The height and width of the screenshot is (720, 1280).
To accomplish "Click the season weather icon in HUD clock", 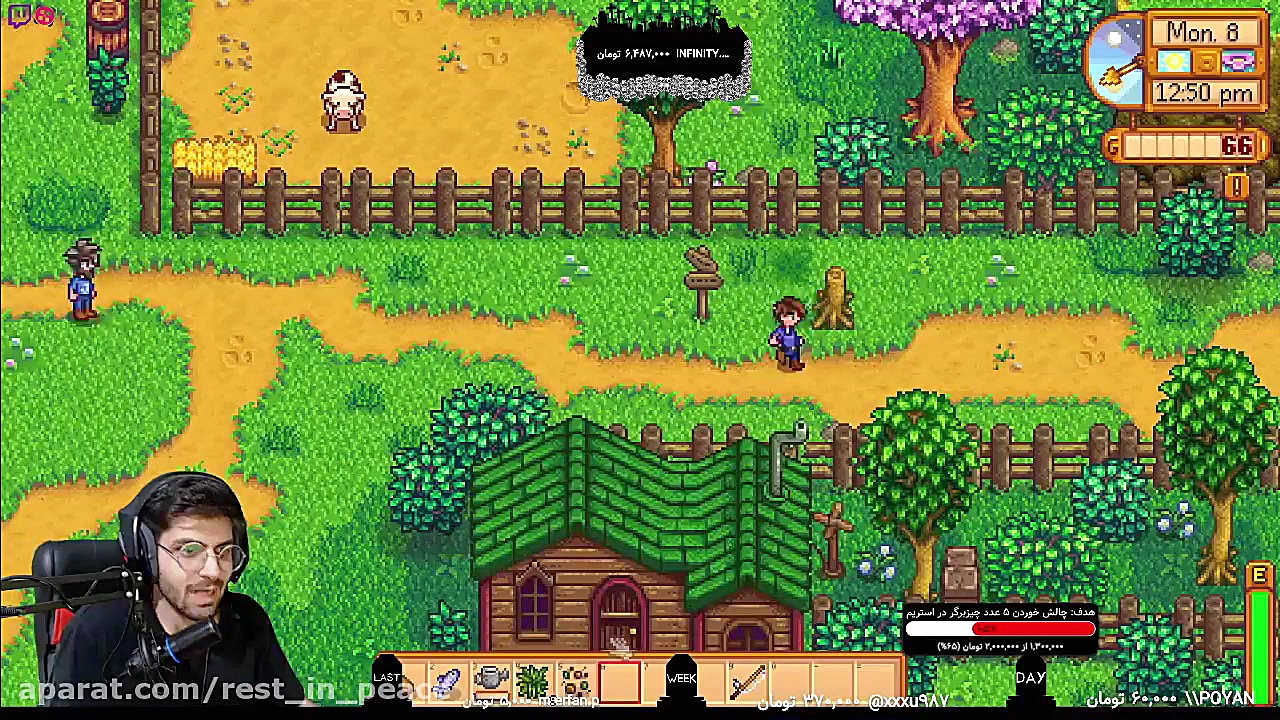I will coord(1173,61).
